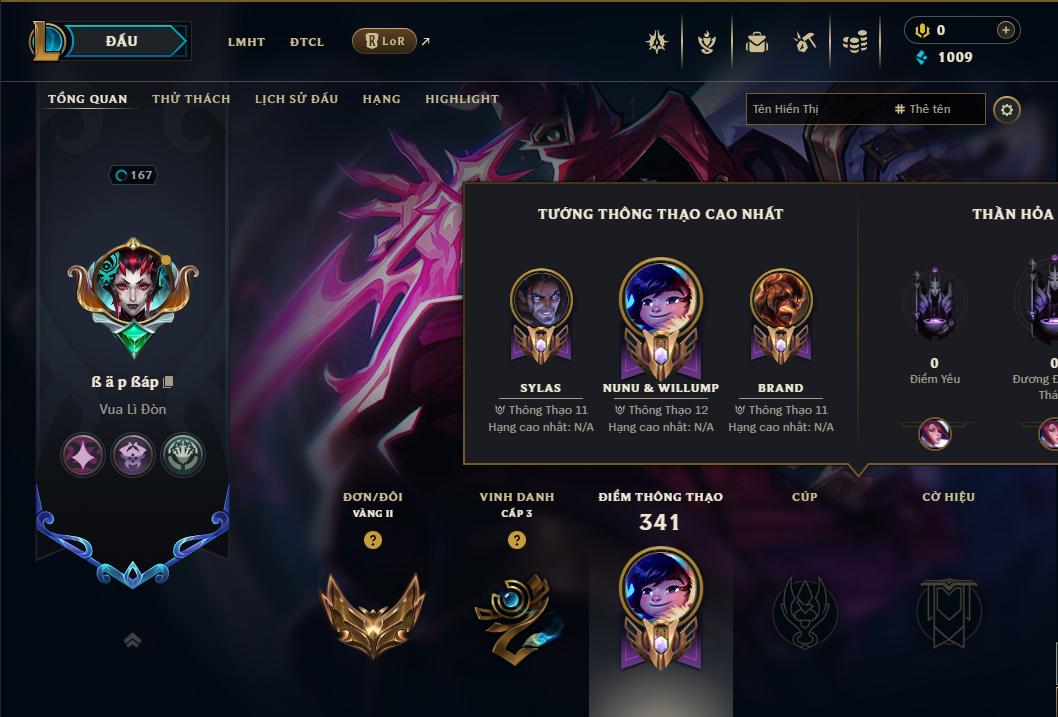The height and width of the screenshot is (717, 1058).
Task: Open the ĐTCL menu entry
Action: coord(307,42)
